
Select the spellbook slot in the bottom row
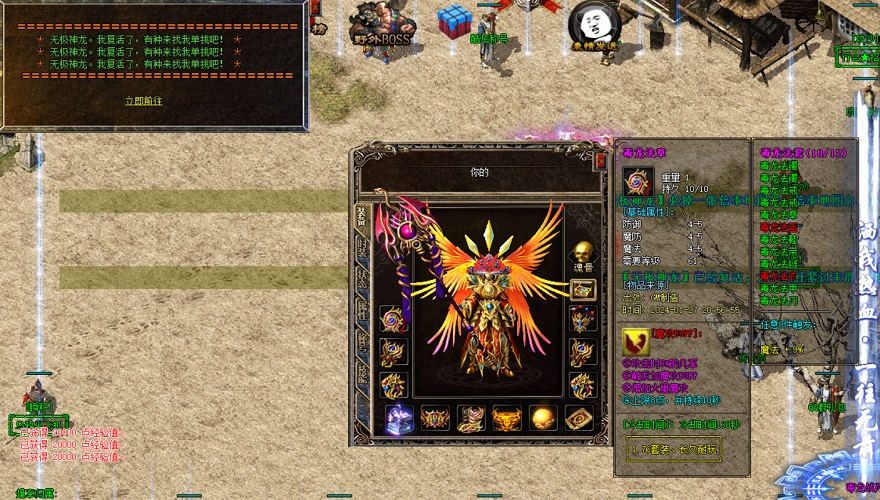click(580, 418)
